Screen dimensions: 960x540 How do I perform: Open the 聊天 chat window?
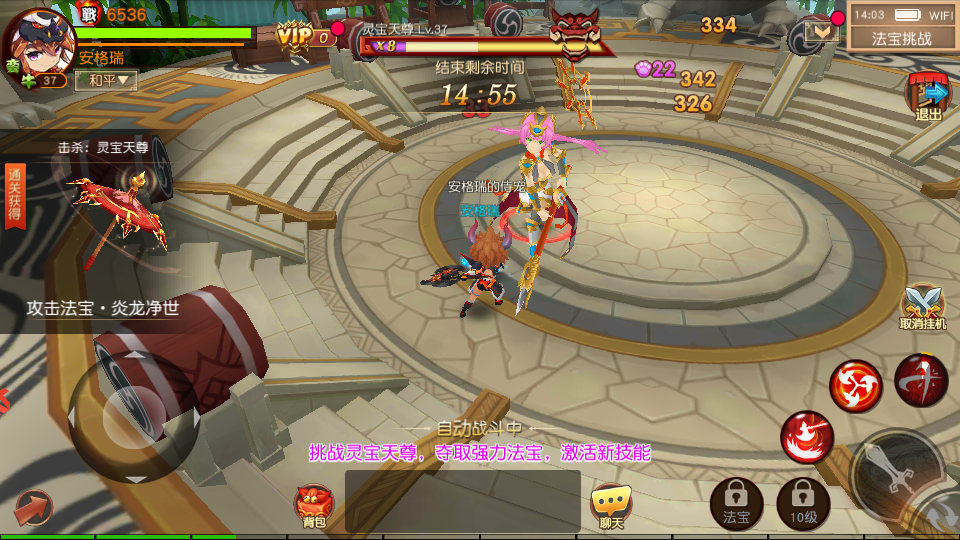[610, 506]
